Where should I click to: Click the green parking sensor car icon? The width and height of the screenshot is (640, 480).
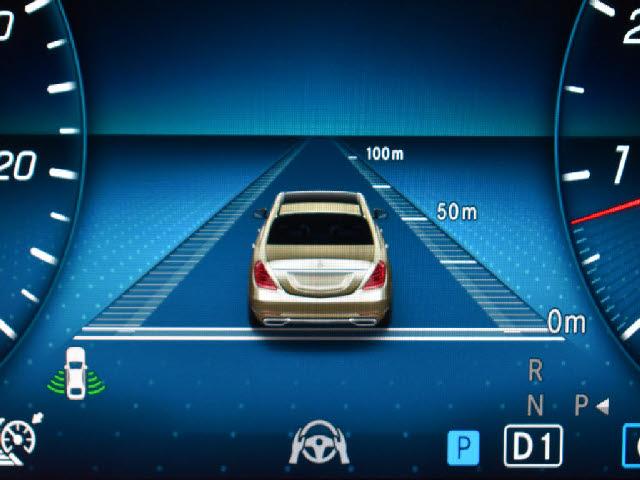click(x=73, y=374)
